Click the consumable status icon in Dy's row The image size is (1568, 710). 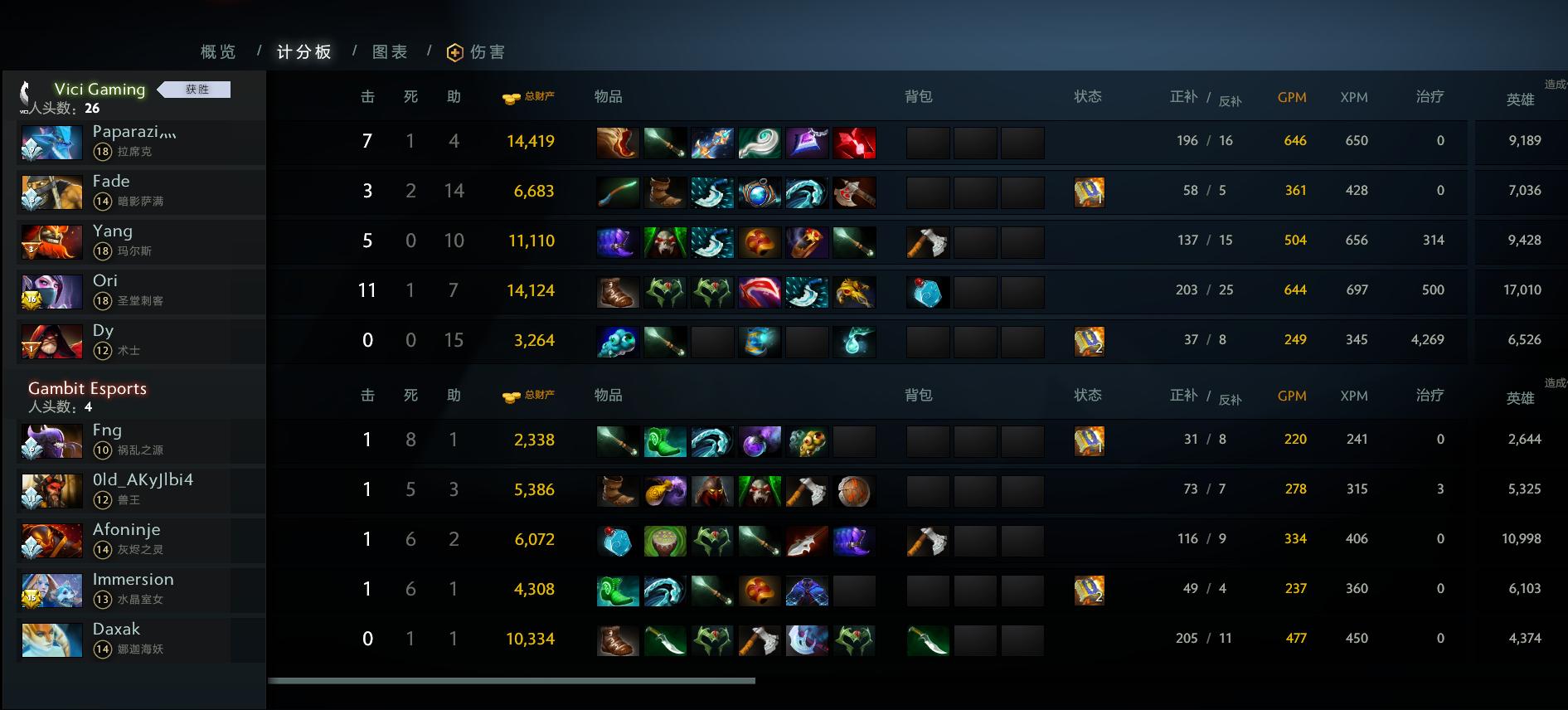click(x=1090, y=341)
